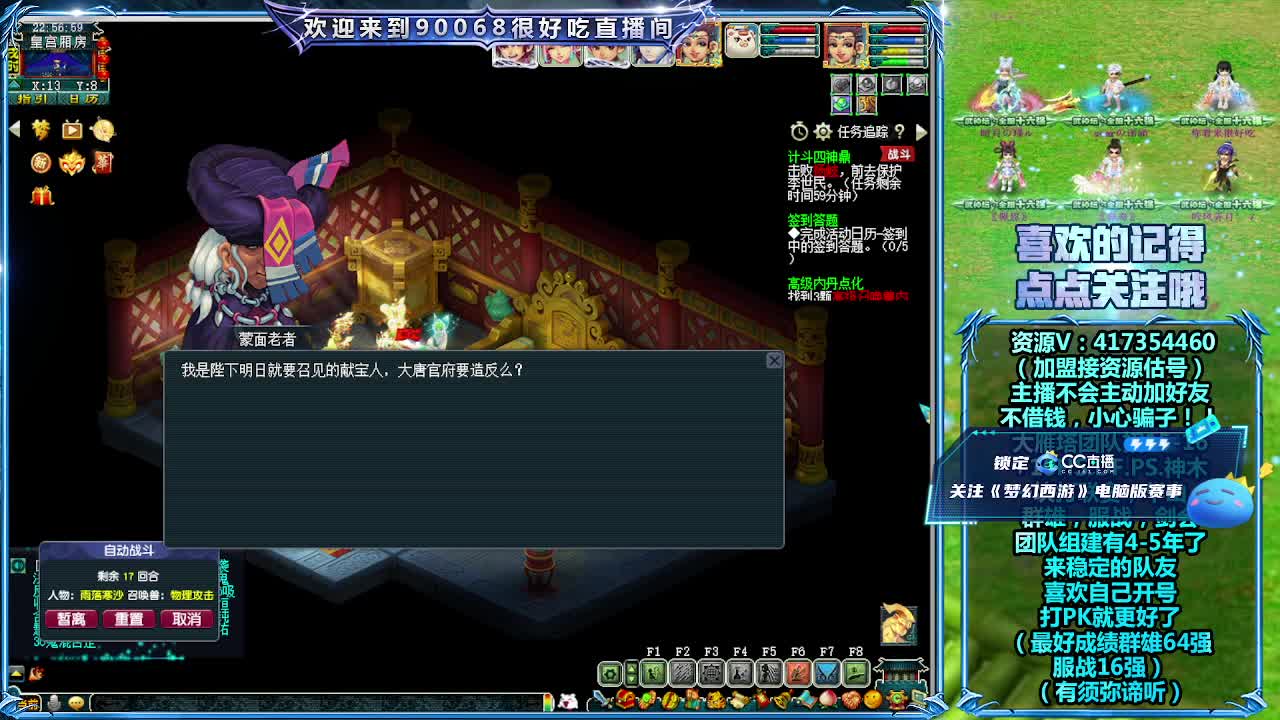Viewport: 1280px width, 720px height.
Task: Select the F6 skill slot icon
Action: point(798,673)
